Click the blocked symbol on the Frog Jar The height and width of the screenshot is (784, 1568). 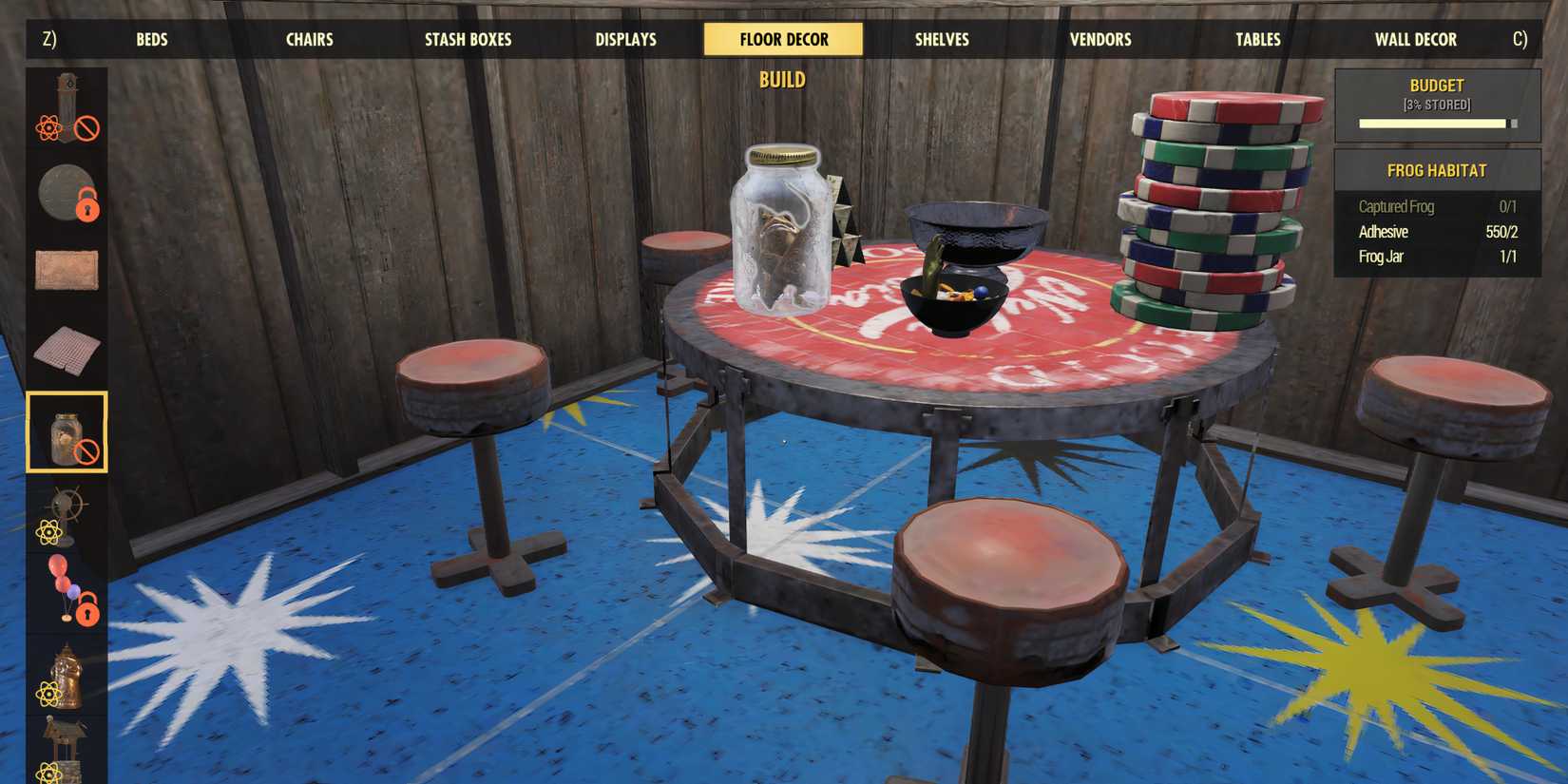(x=86, y=452)
